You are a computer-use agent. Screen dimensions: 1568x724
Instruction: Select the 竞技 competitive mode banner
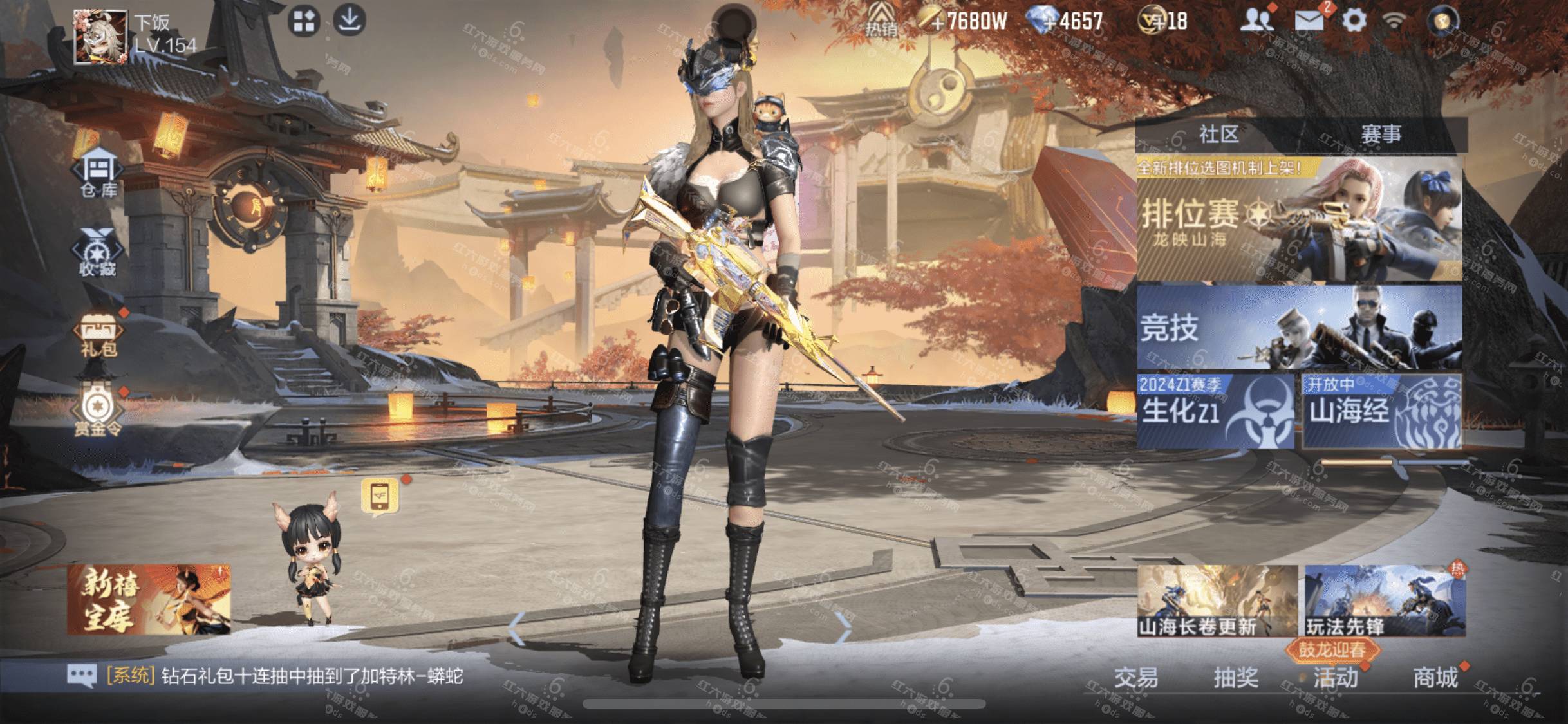click(x=1299, y=328)
